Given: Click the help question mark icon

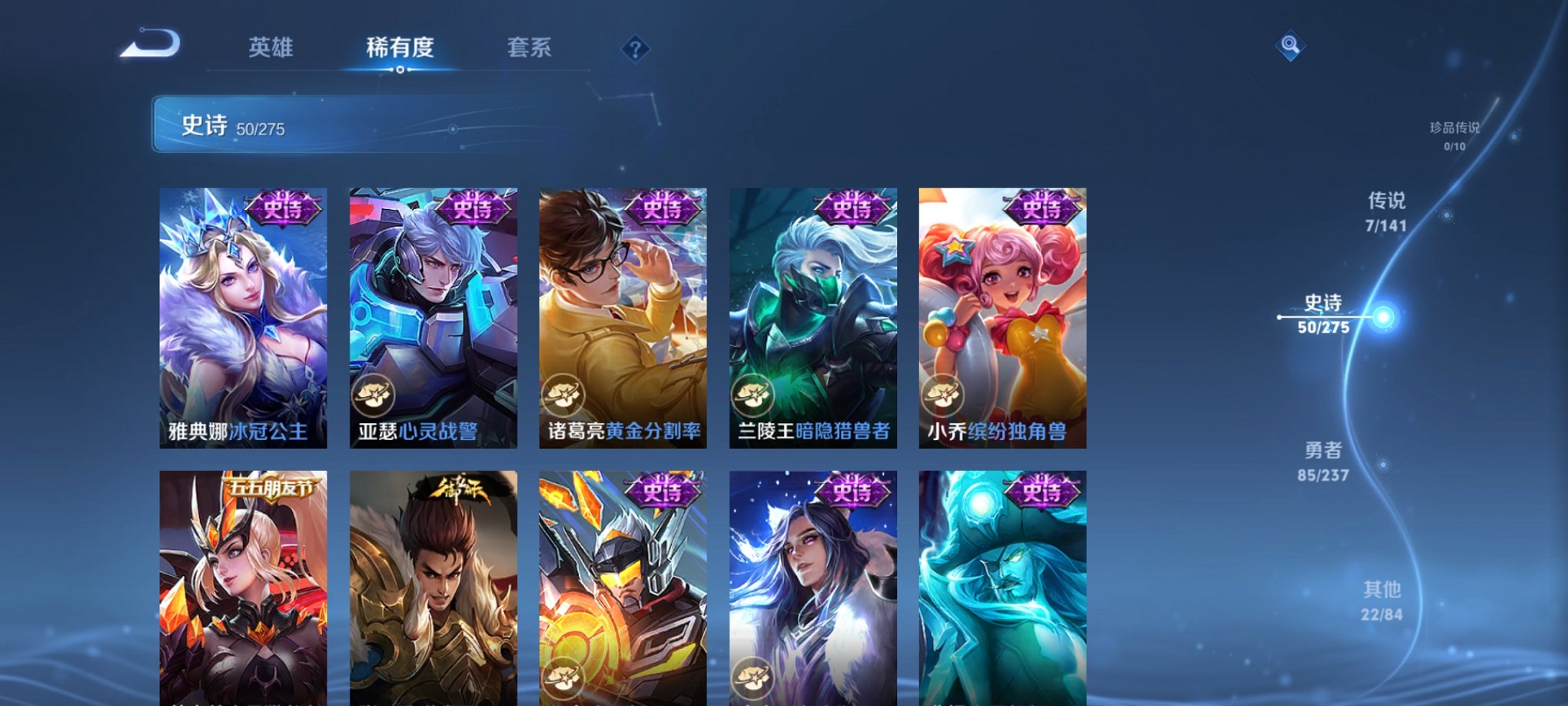Looking at the screenshot, I should (x=636, y=49).
